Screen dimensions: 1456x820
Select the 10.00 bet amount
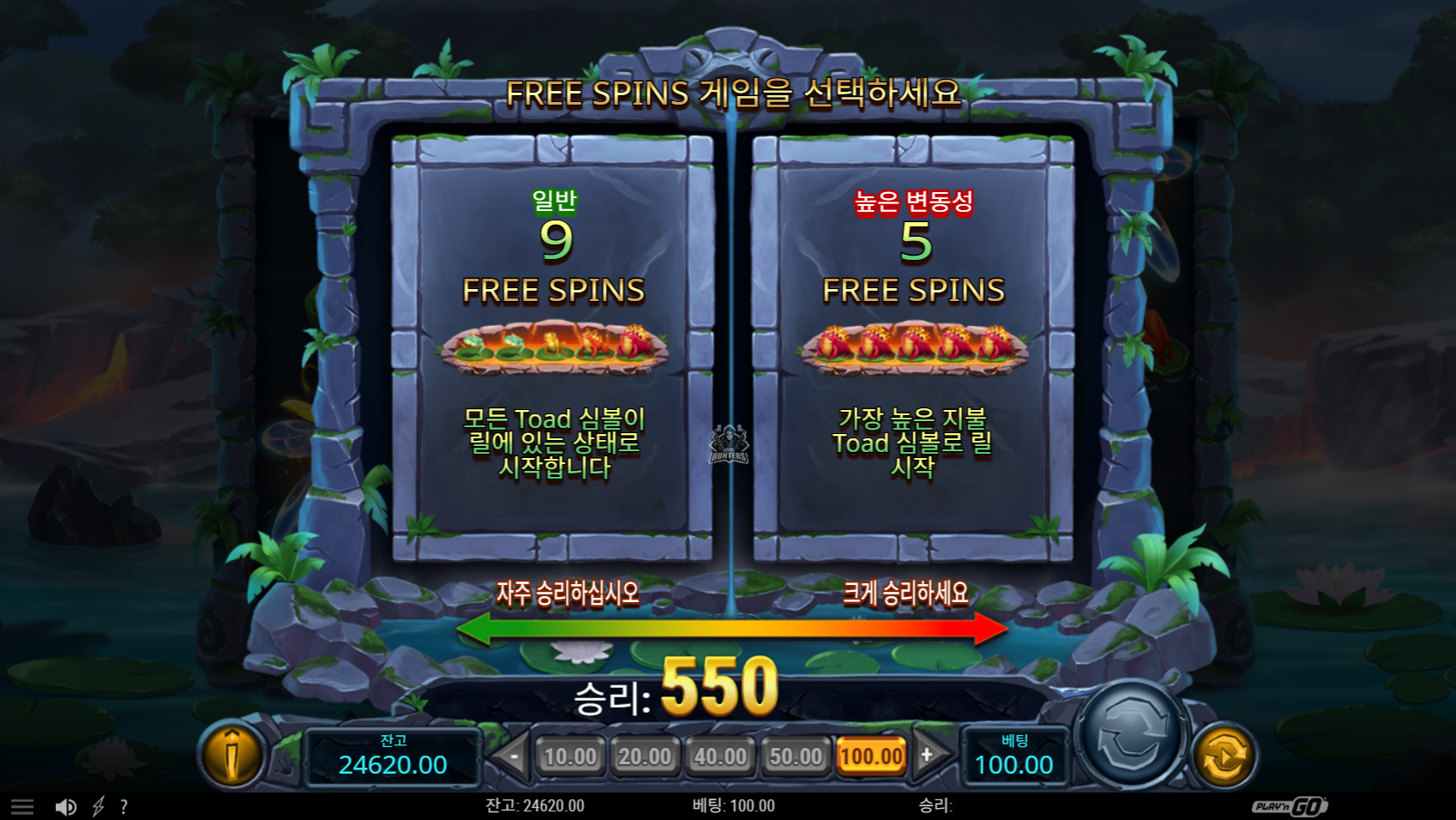[570, 757]
